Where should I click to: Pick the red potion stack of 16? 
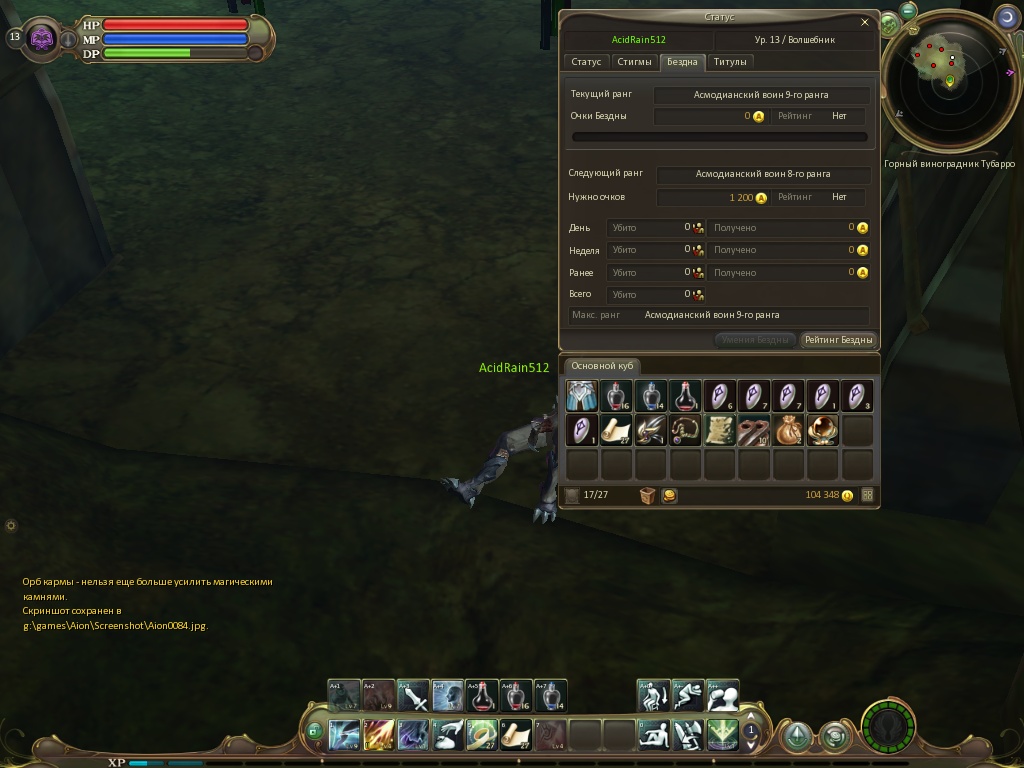point(616,396)
